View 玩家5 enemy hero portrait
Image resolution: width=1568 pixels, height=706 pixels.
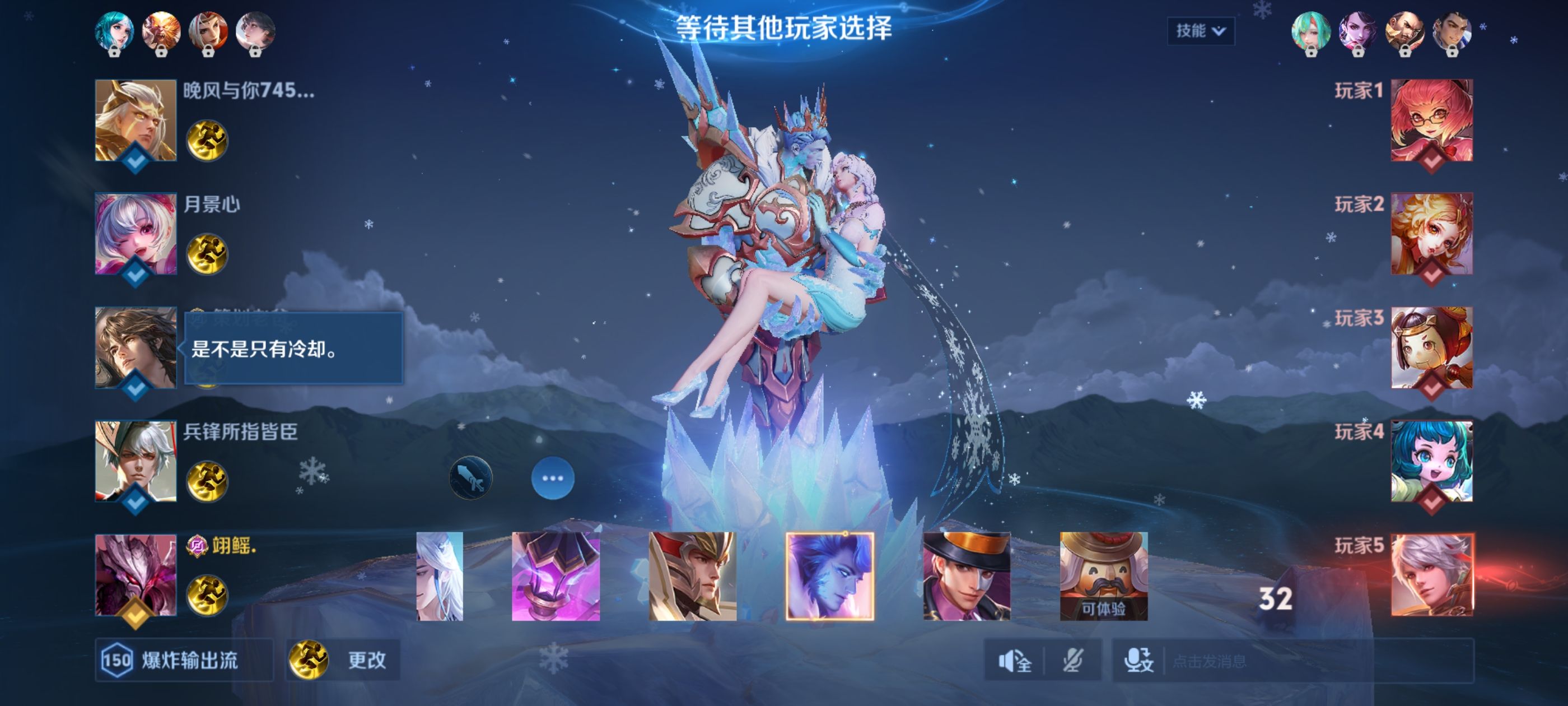[x=1431, y=575]
